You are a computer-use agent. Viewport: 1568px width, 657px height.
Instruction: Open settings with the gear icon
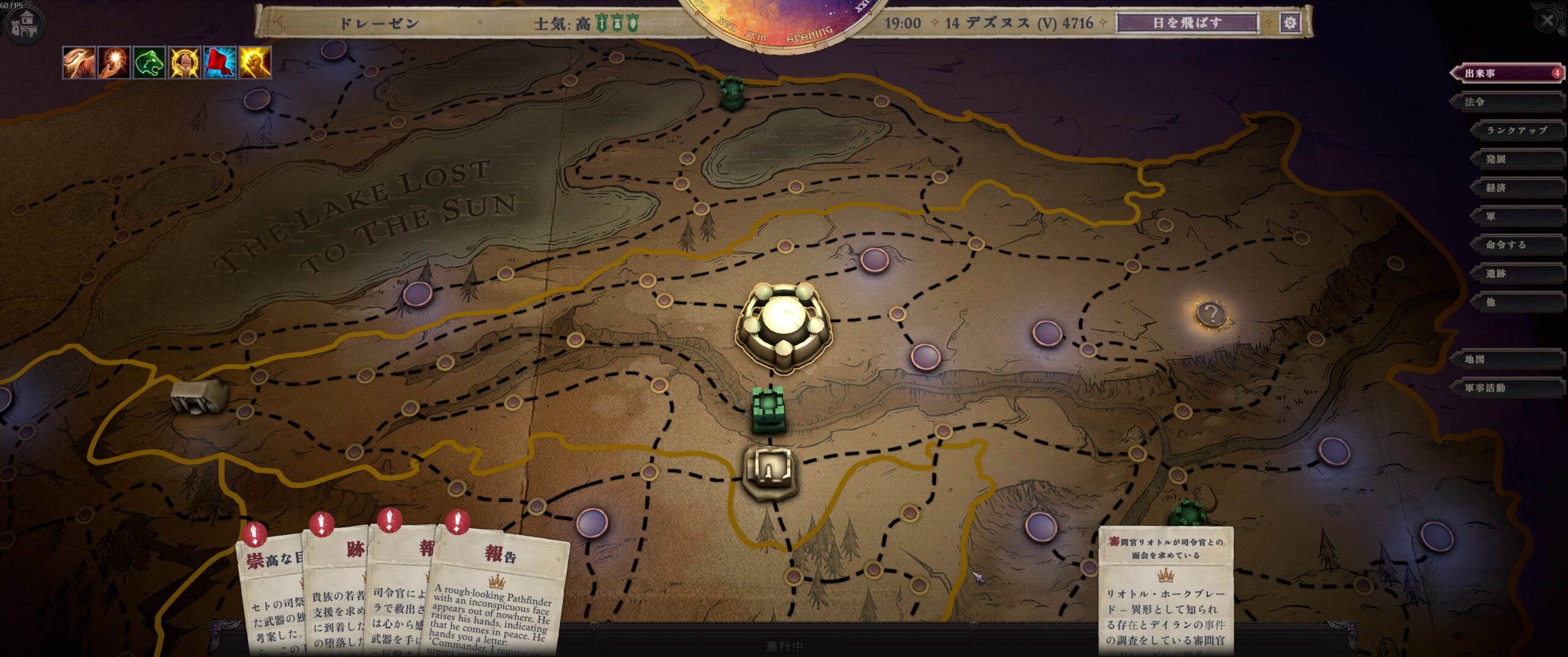(1290, 23)
